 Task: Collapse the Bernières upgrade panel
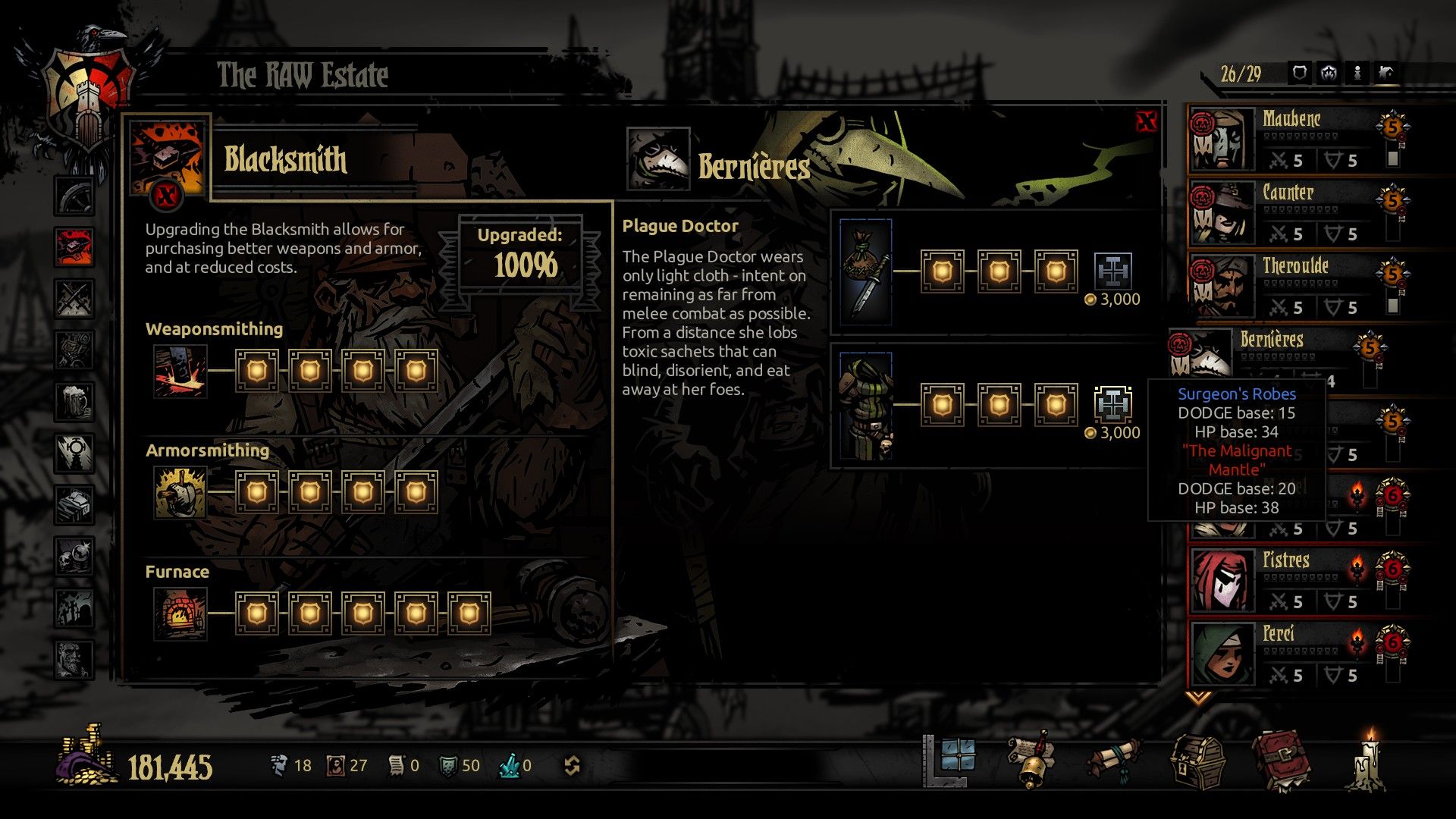1145,120
